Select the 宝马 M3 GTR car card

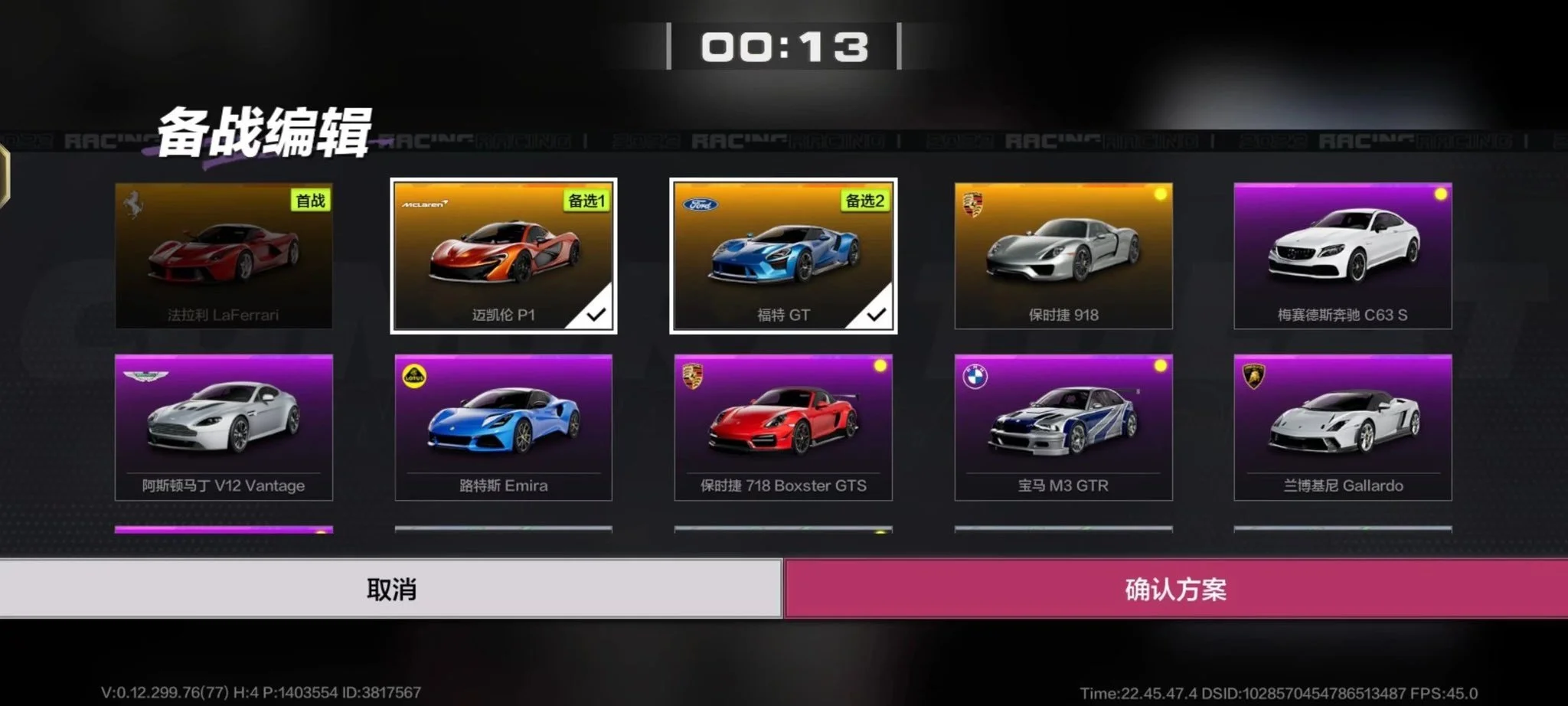point(1063,427)
